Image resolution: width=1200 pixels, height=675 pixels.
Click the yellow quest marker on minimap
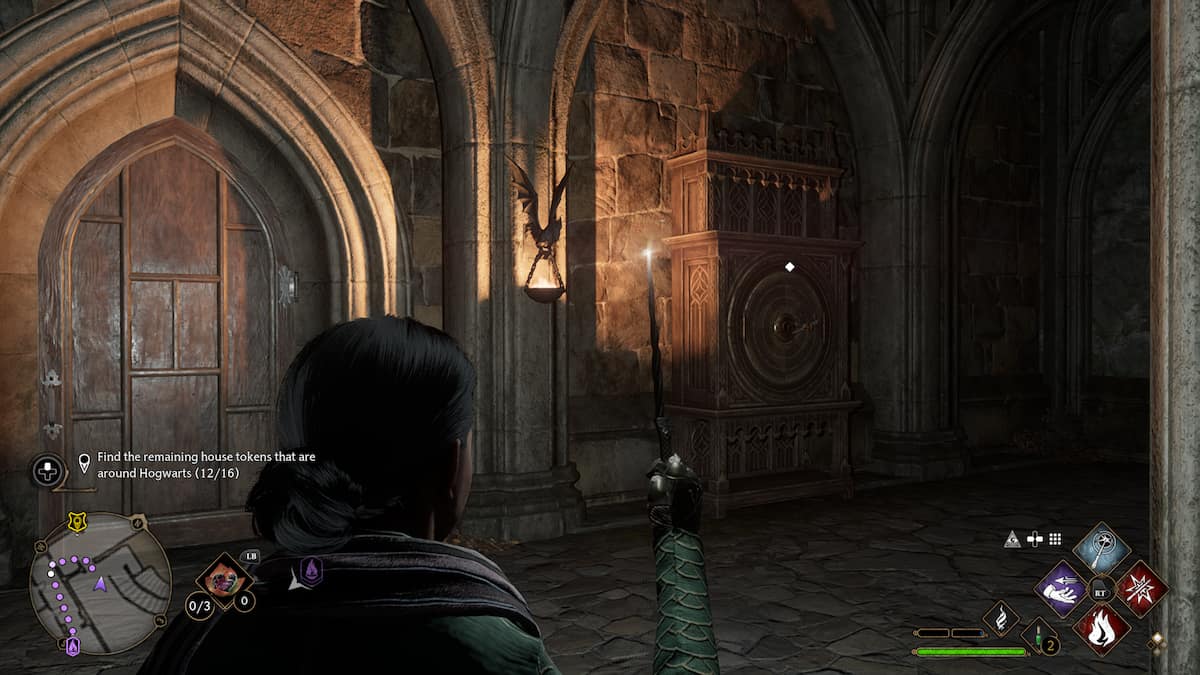(74, 522)
